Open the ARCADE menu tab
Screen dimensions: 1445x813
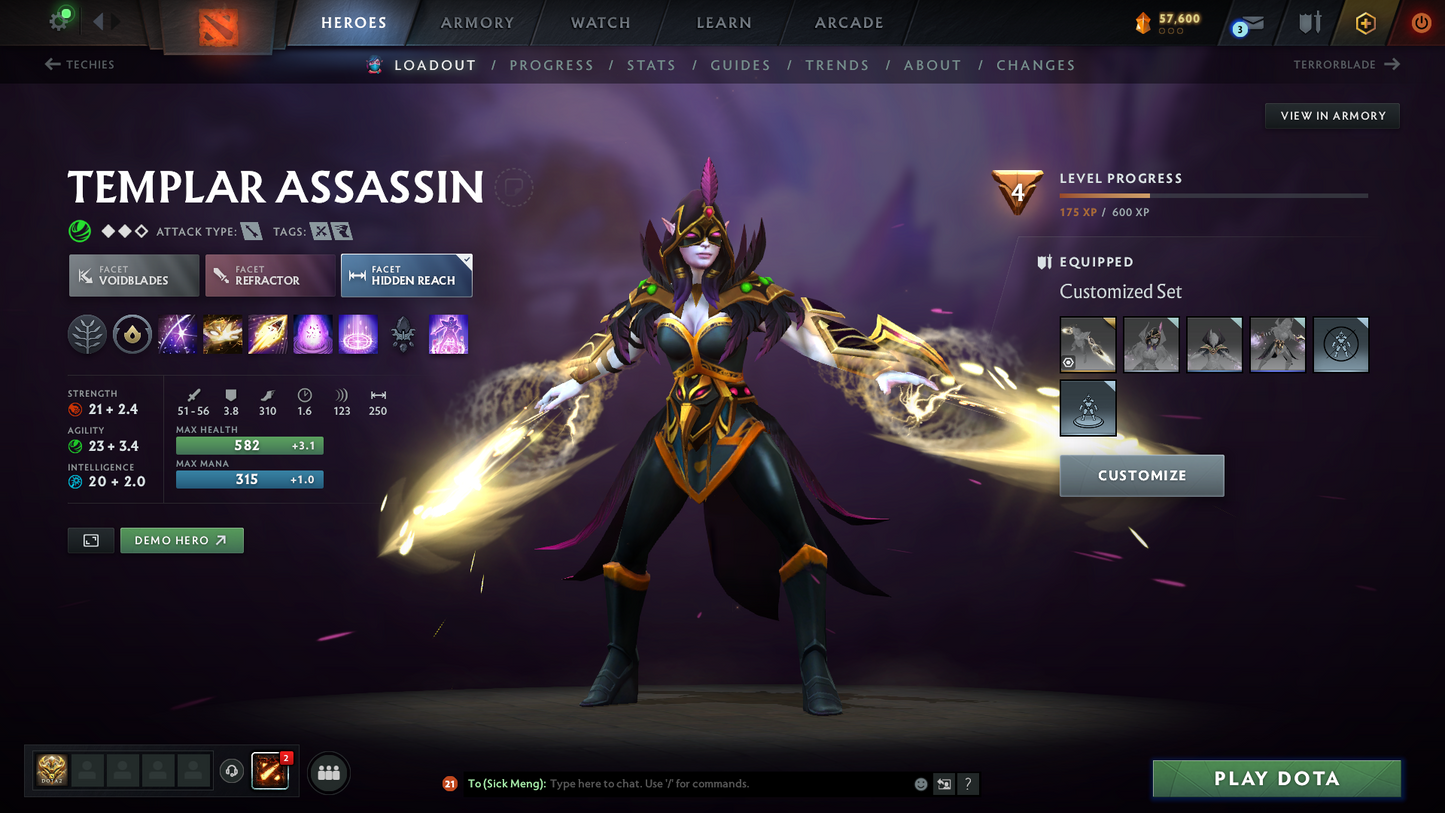click(848, 22)
